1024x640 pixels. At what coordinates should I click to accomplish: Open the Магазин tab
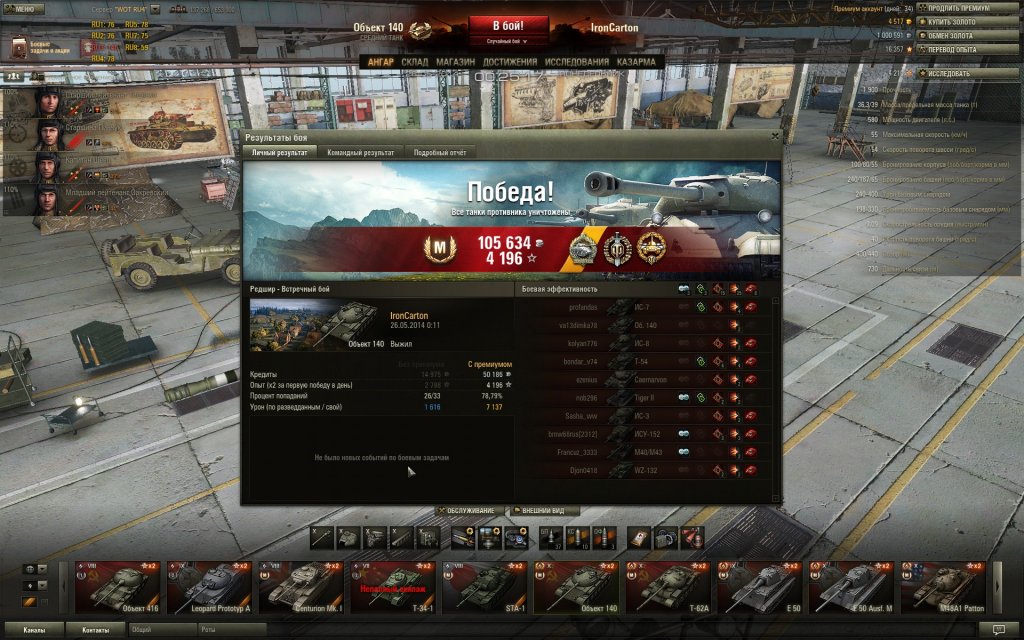(x=455, y=62)
